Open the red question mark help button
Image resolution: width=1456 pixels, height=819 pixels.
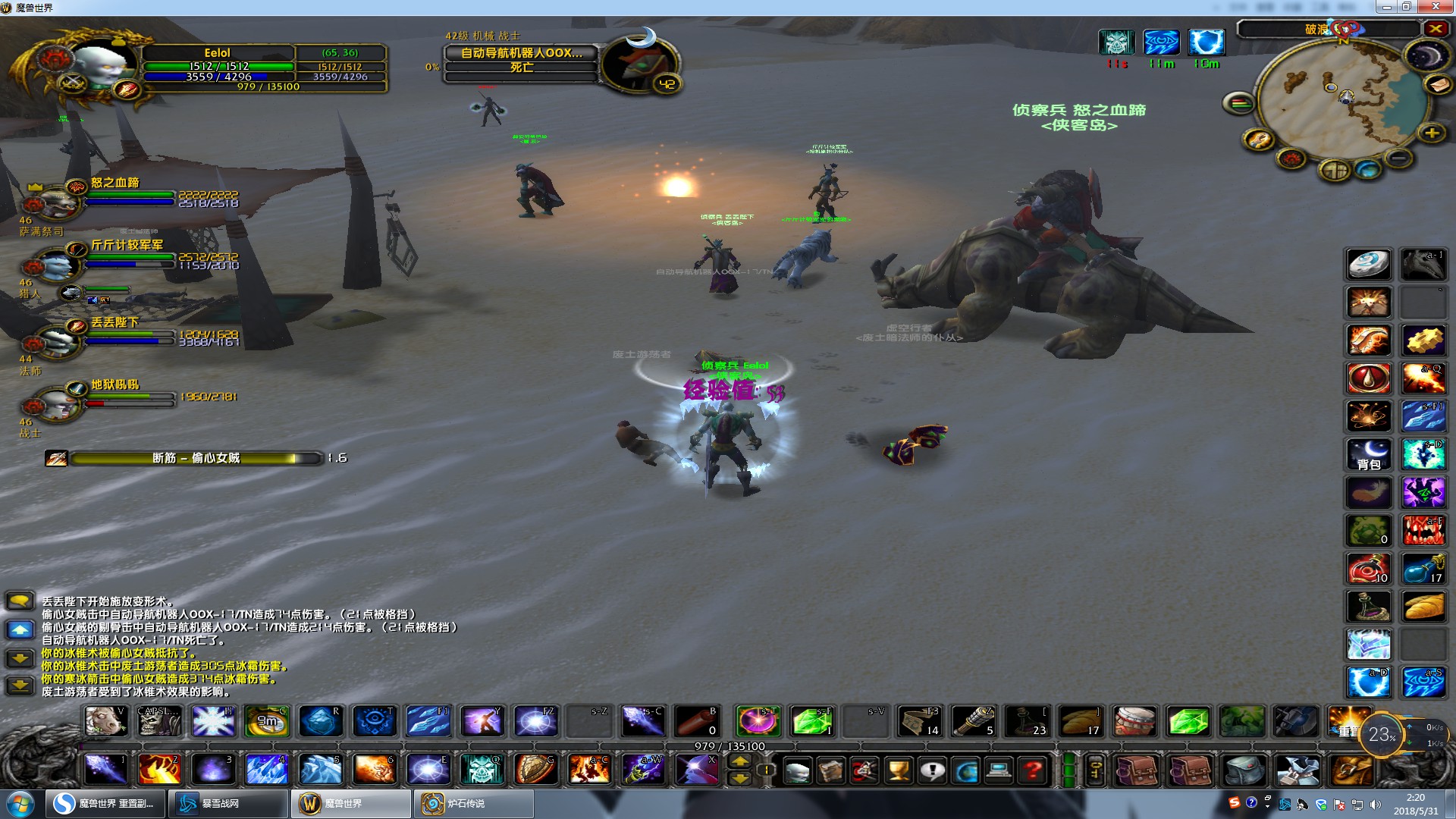1032,771
